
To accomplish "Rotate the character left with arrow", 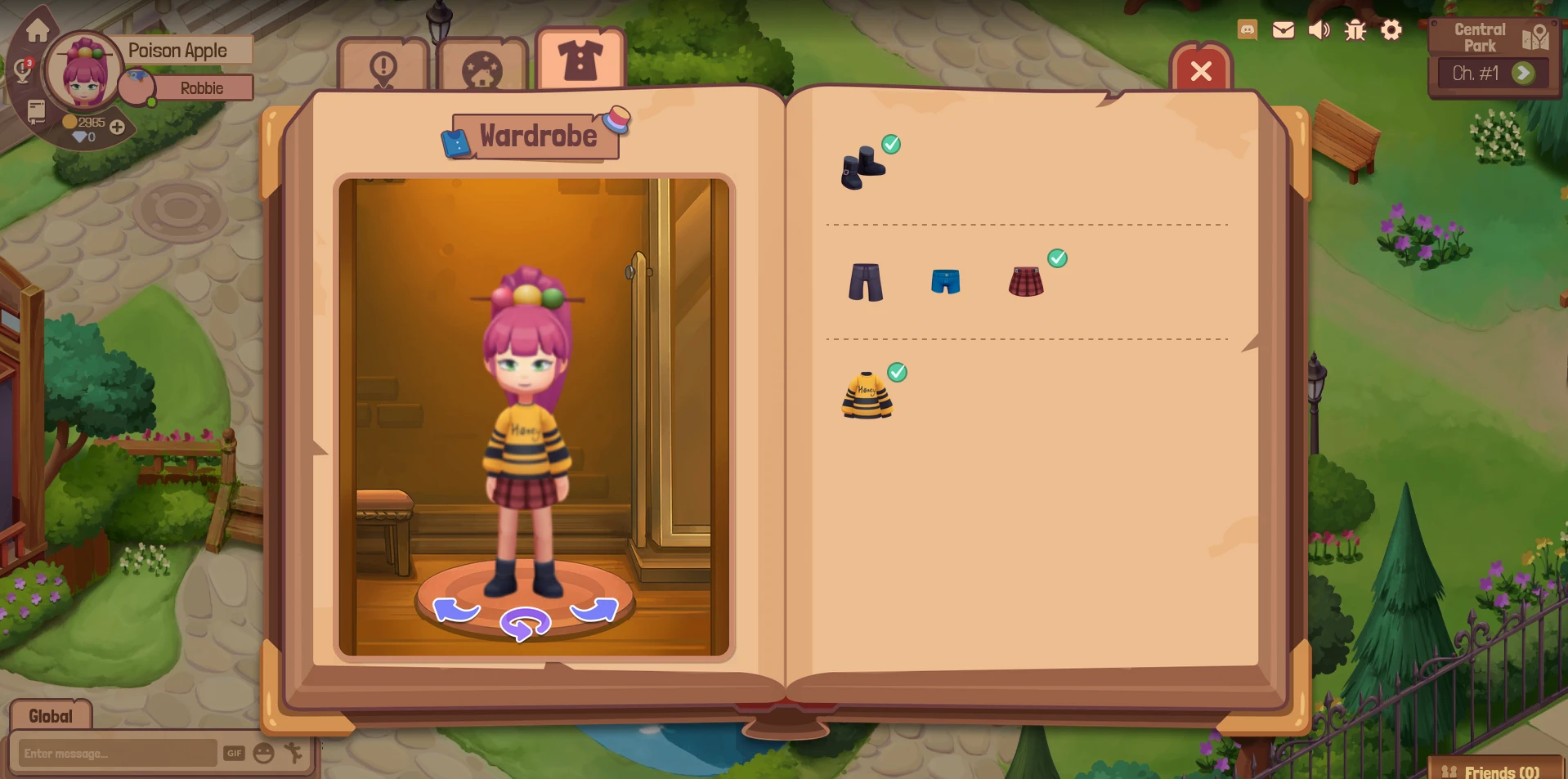I will coord(455,610).
